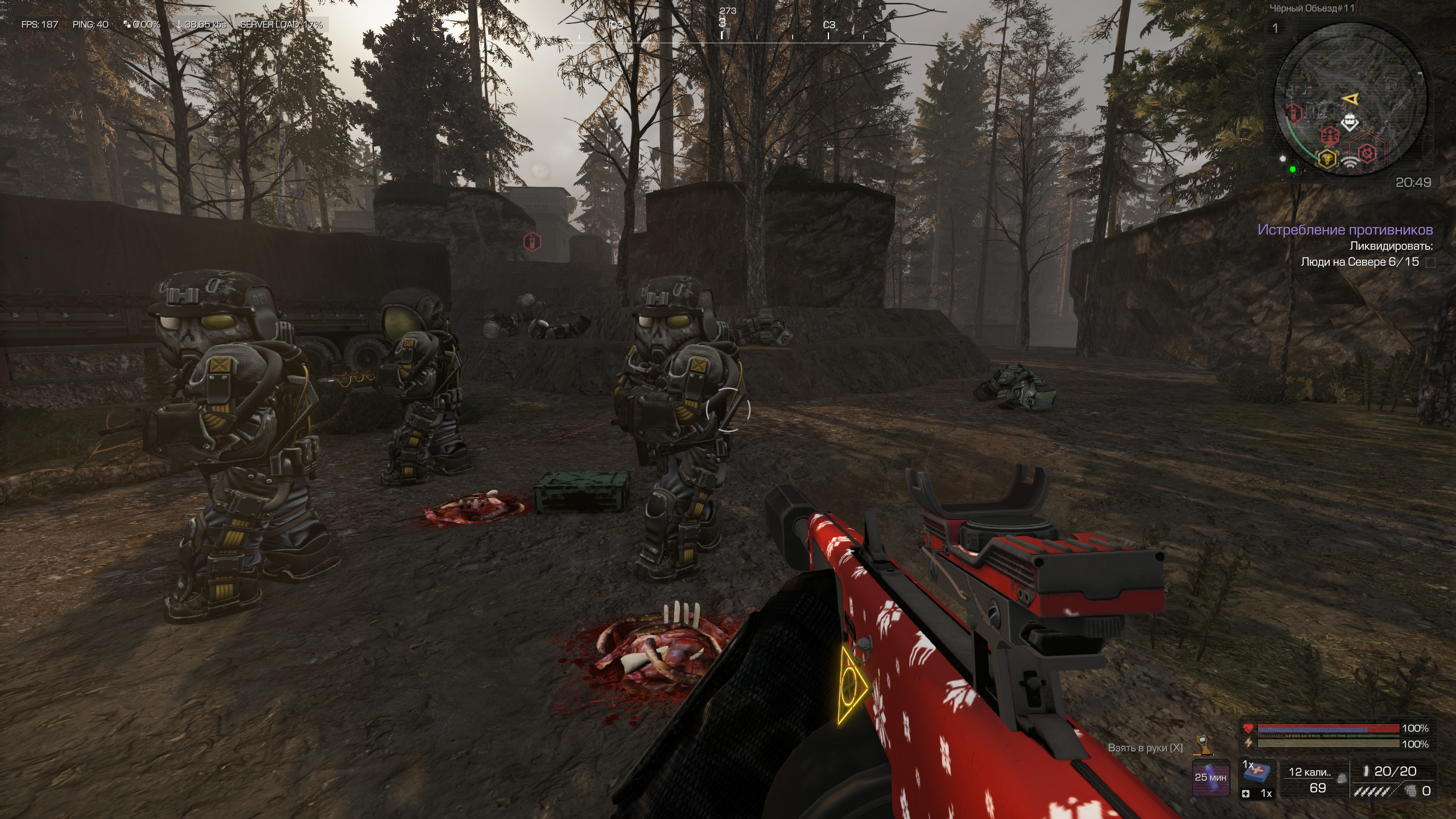Select the purple 25 мин energy drink buff
This screenshot has height=819, width=1456.
[x=1210, y=777]
